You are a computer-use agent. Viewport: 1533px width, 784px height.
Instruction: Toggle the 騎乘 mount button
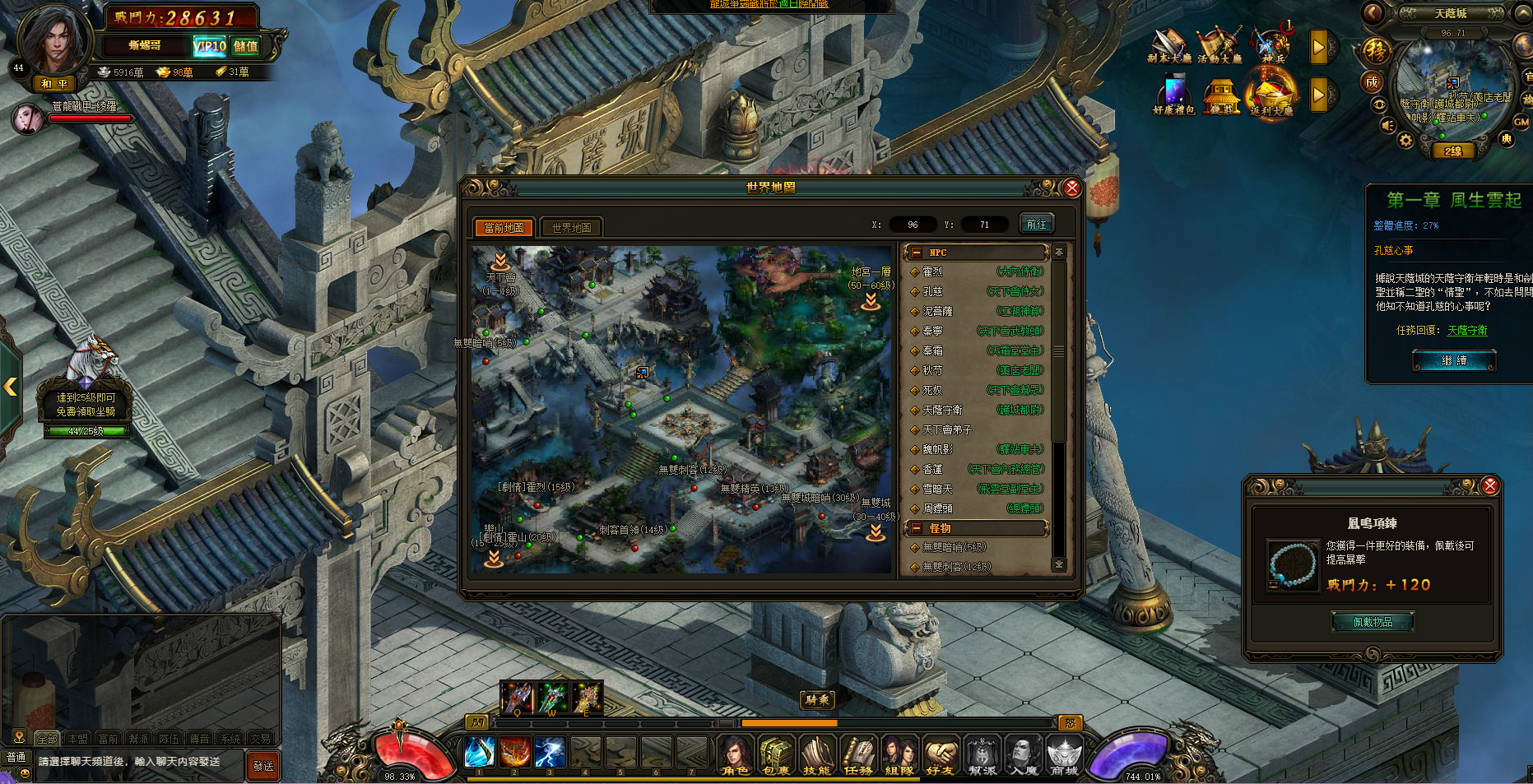click(x=817, y=700)
